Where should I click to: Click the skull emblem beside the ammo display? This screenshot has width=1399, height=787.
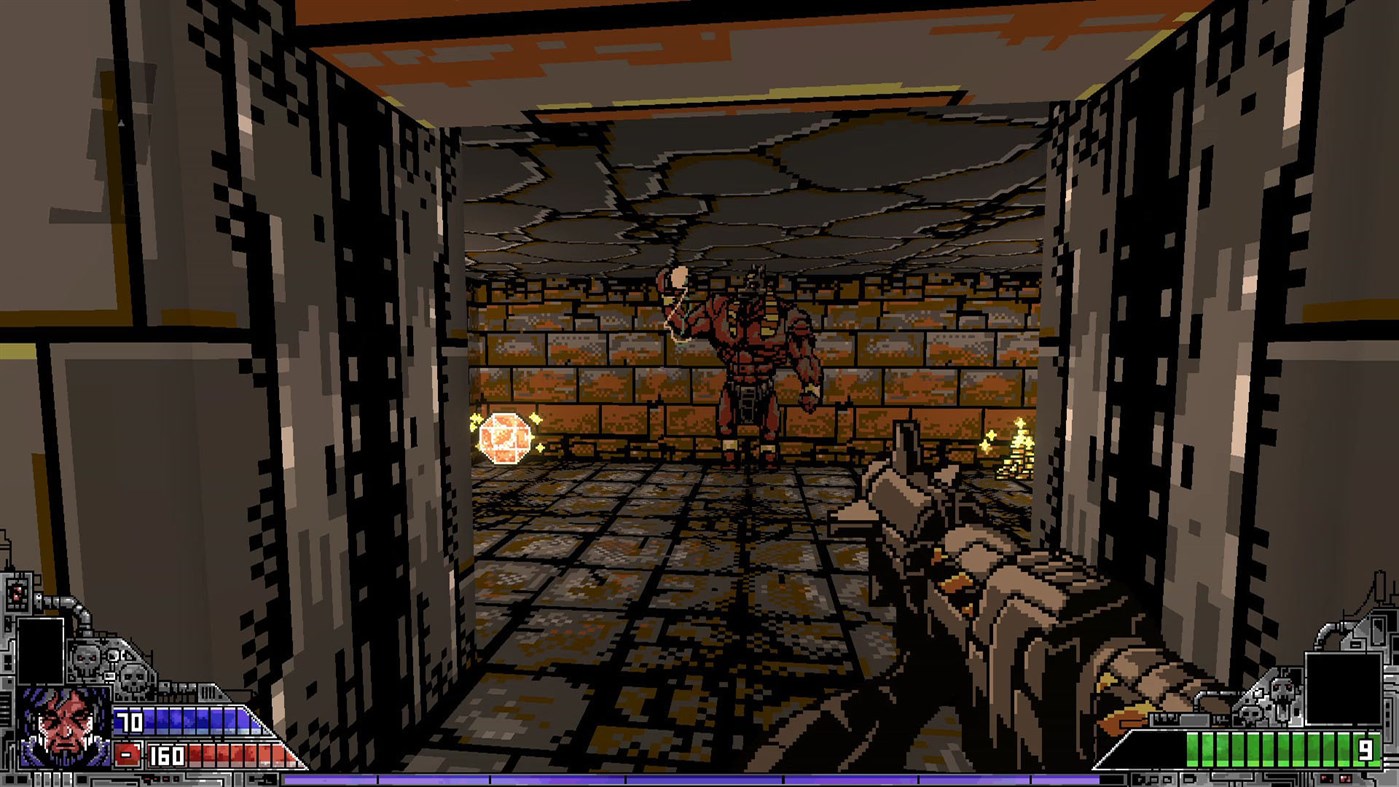(1282, 690)
